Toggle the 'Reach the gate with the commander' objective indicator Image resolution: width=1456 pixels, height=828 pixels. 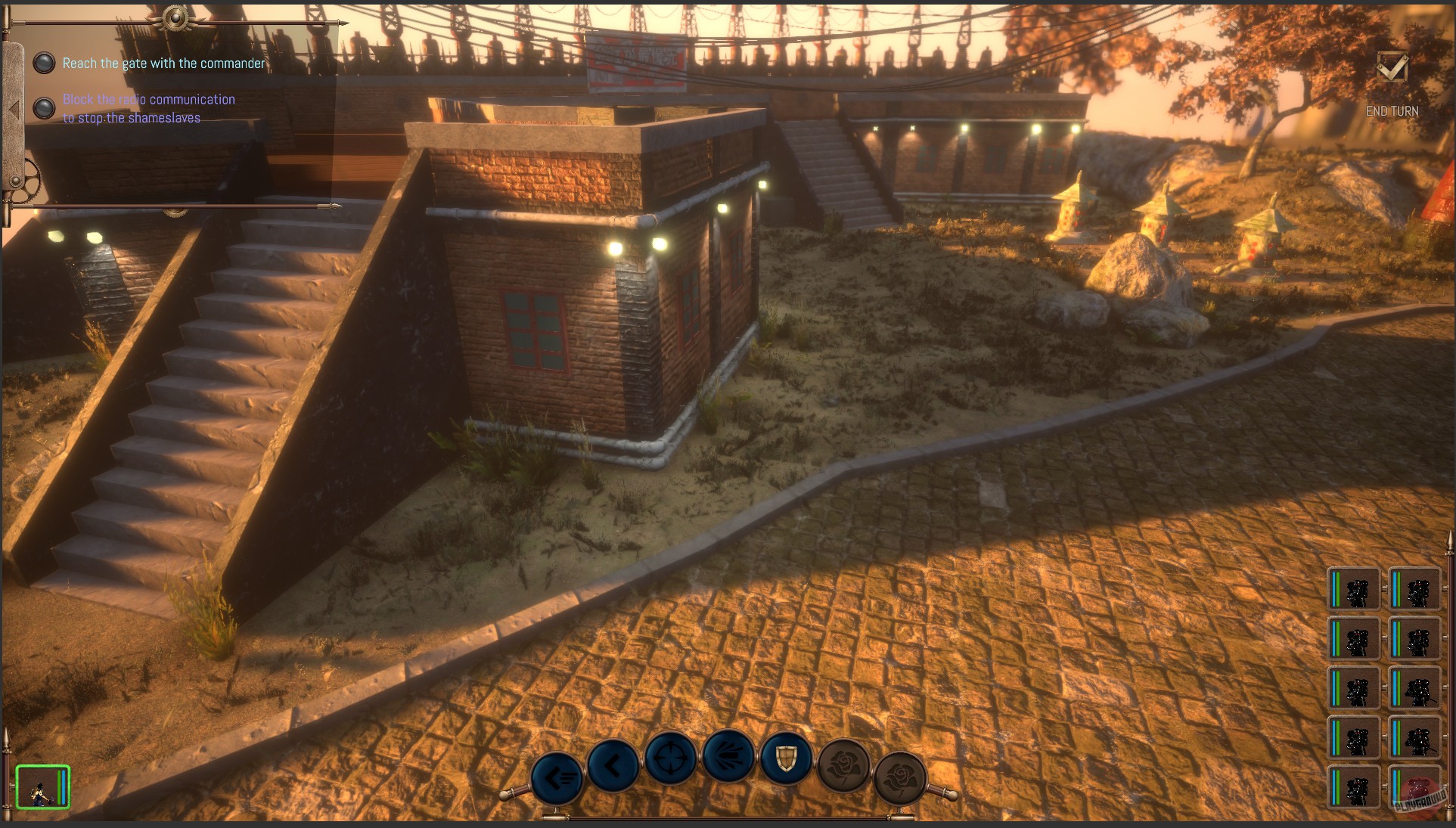[45, 64]
